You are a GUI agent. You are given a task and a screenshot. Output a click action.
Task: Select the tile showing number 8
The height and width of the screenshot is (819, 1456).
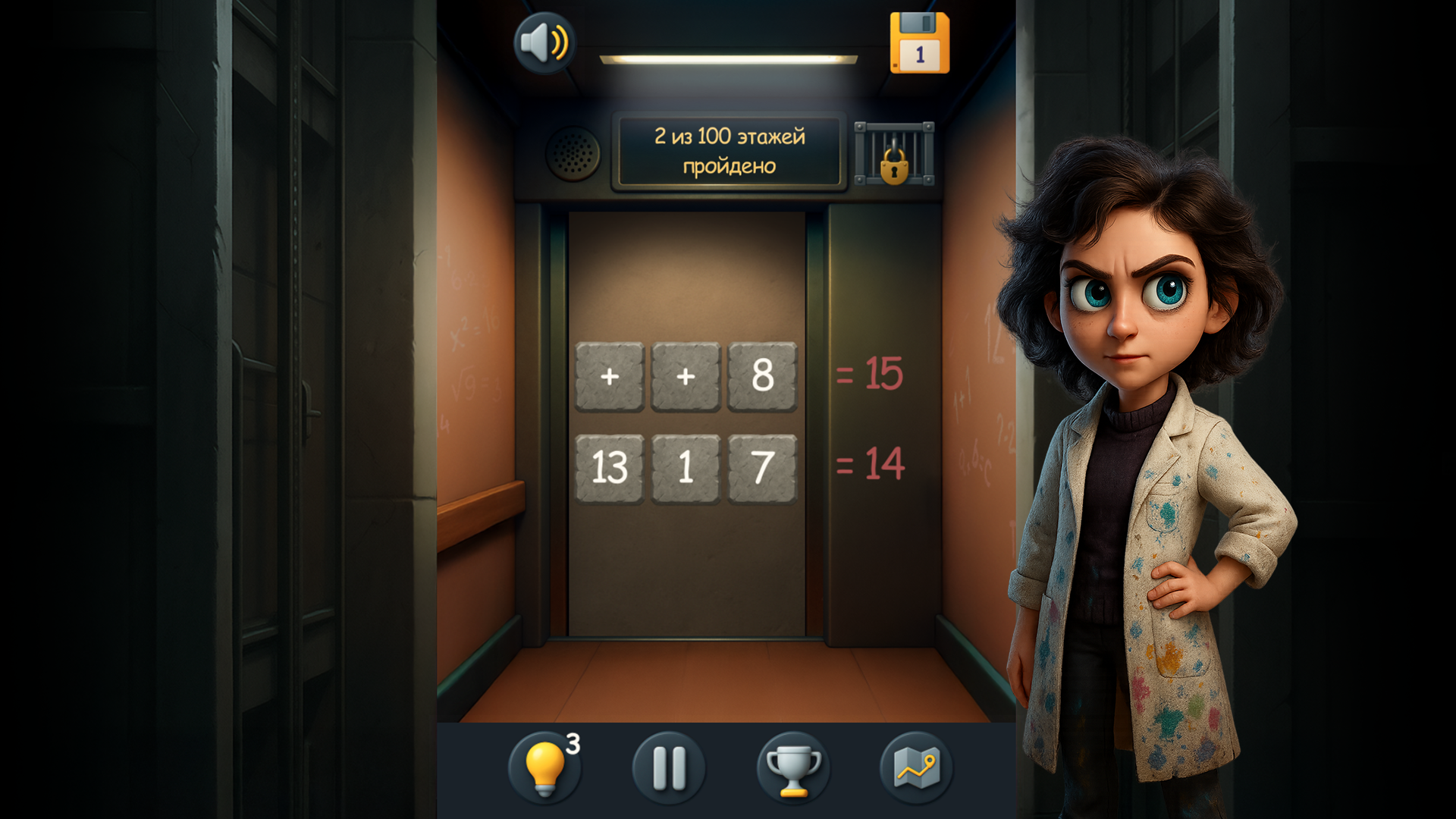762,378
